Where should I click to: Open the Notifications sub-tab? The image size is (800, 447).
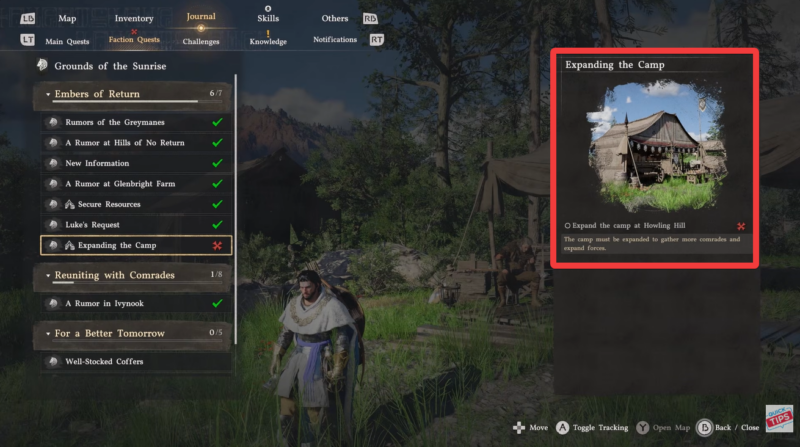coord(334,40)
